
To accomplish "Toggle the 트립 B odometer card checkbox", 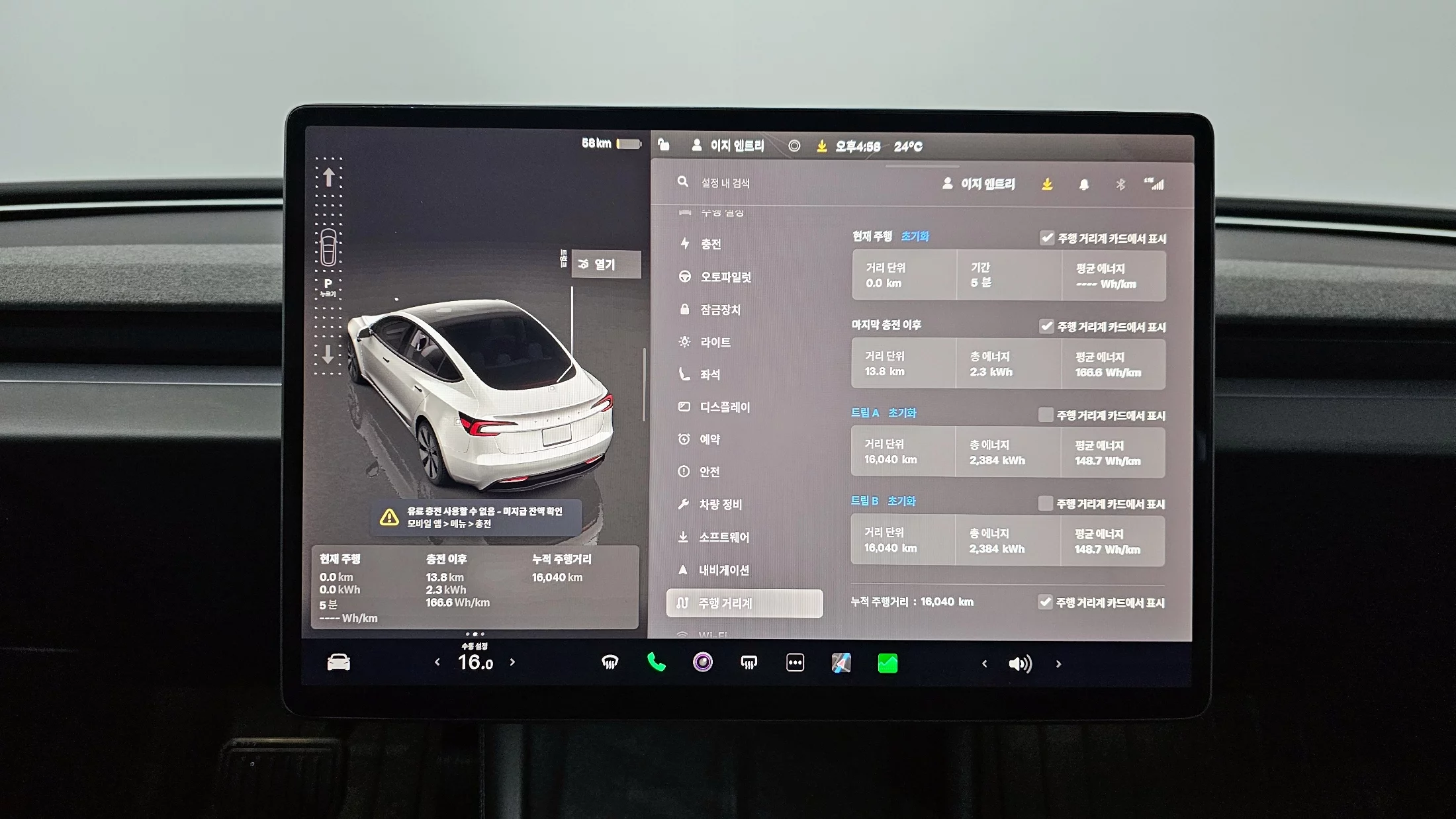I will point(1045,503).
